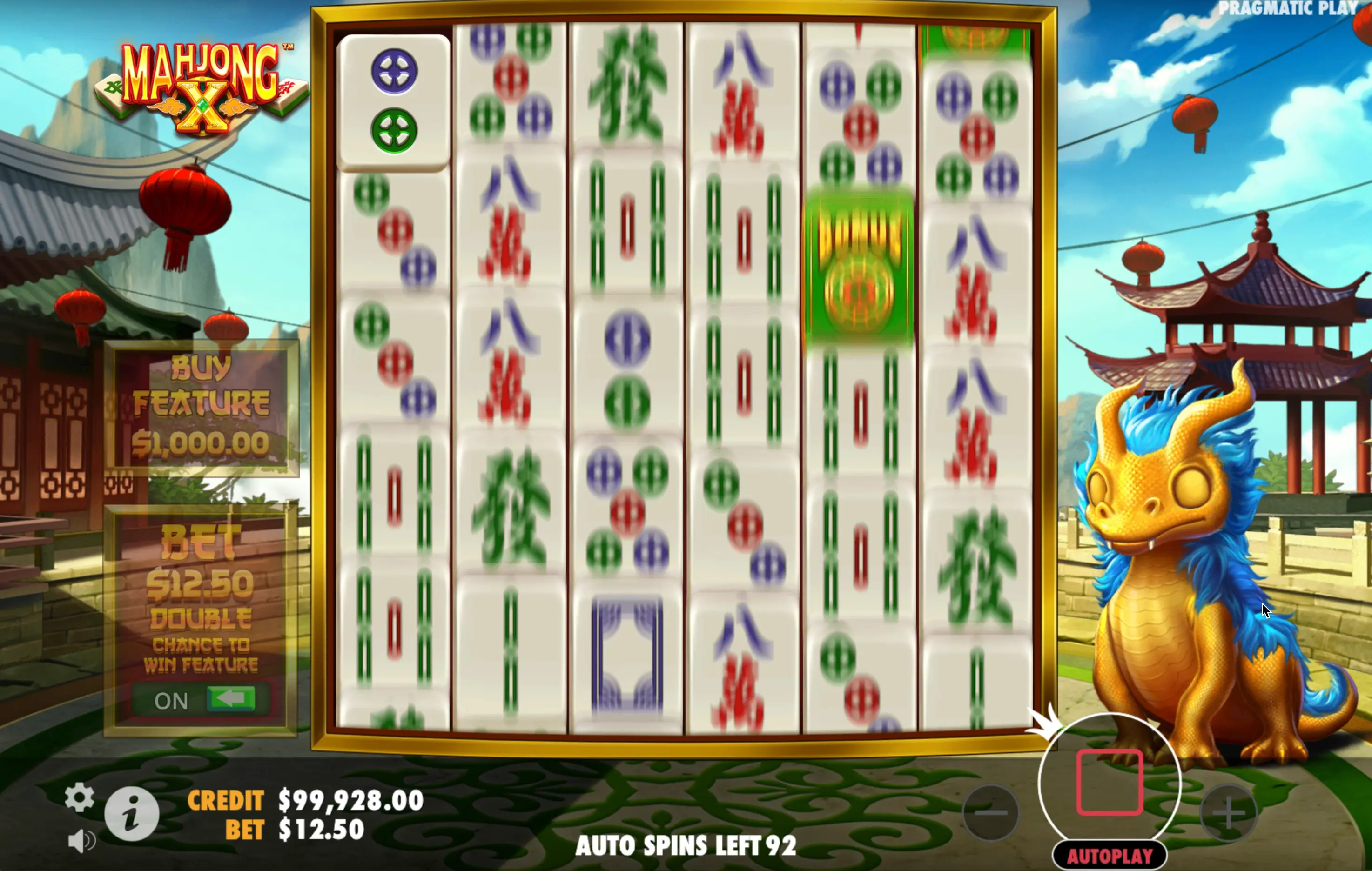Mute the sound speaker icon
The width and height of the screenshot is (1372, 871).
[x=81, y=841]
